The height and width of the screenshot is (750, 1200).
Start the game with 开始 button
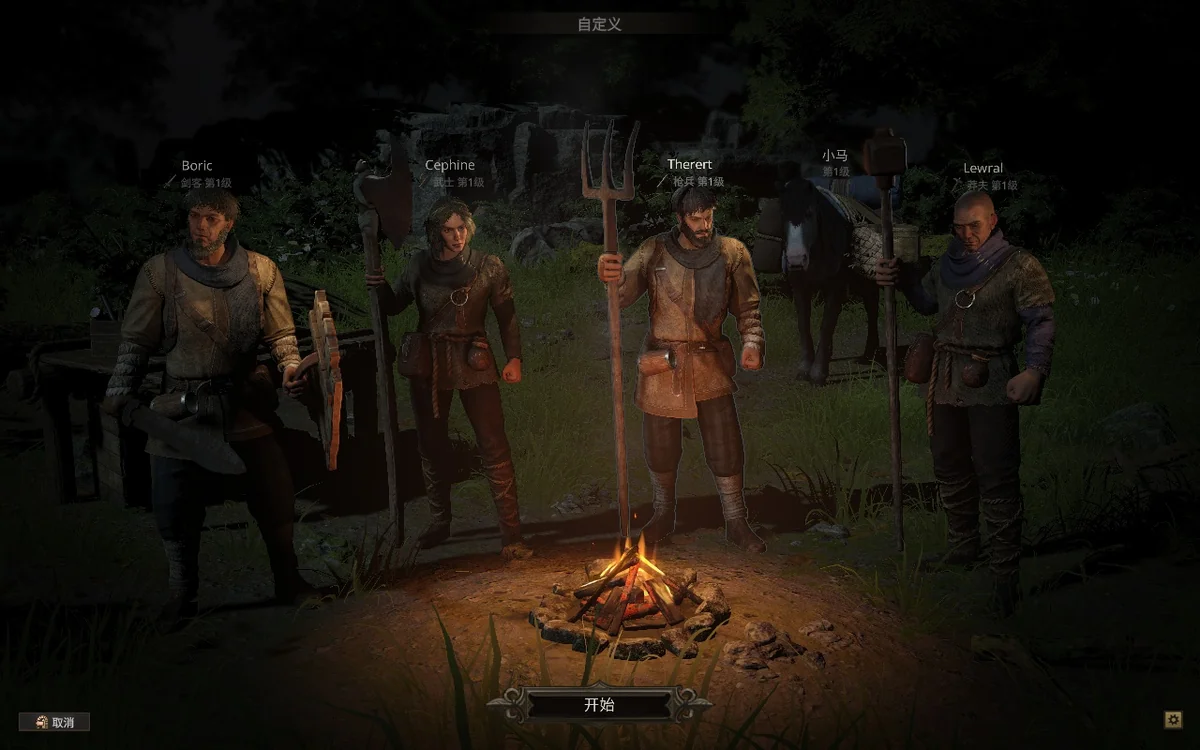click(599, 704)
